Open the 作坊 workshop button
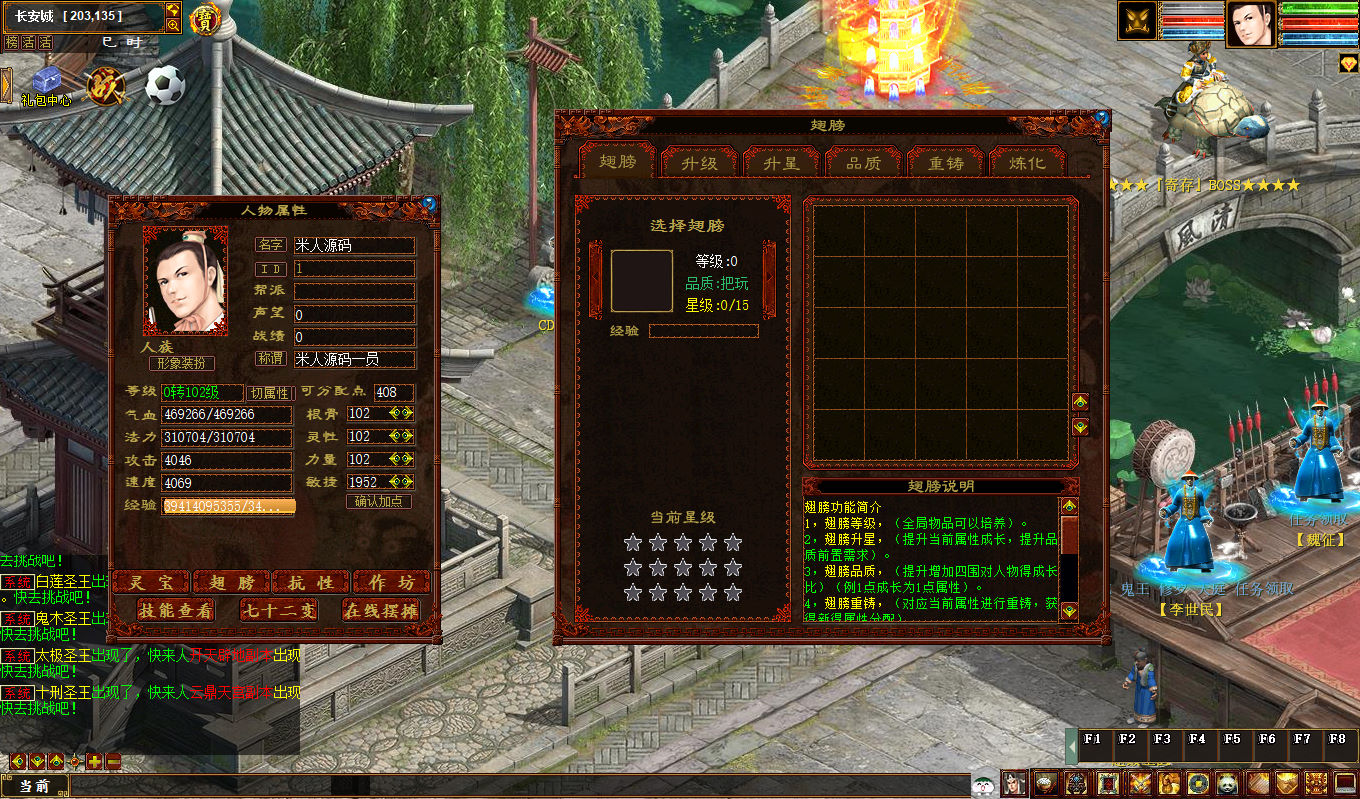The width and height of the screenshot is (1360, 799). point(392,582)
